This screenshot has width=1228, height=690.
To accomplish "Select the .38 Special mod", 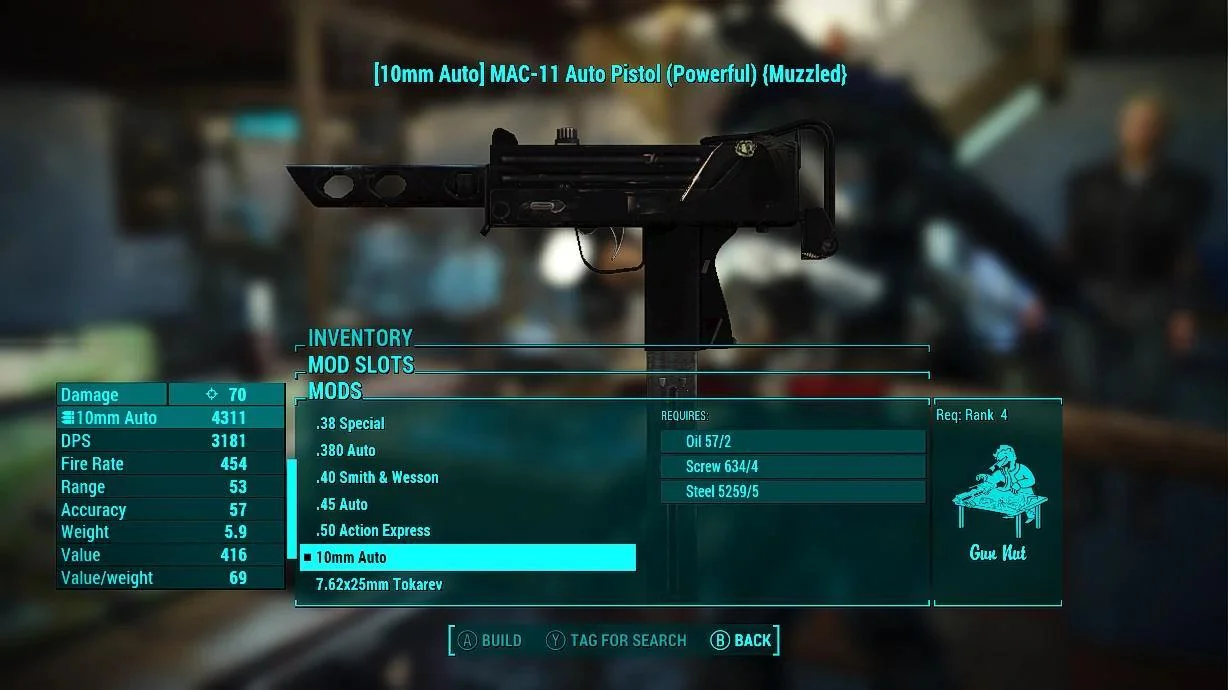I will (x=350, y=424).
